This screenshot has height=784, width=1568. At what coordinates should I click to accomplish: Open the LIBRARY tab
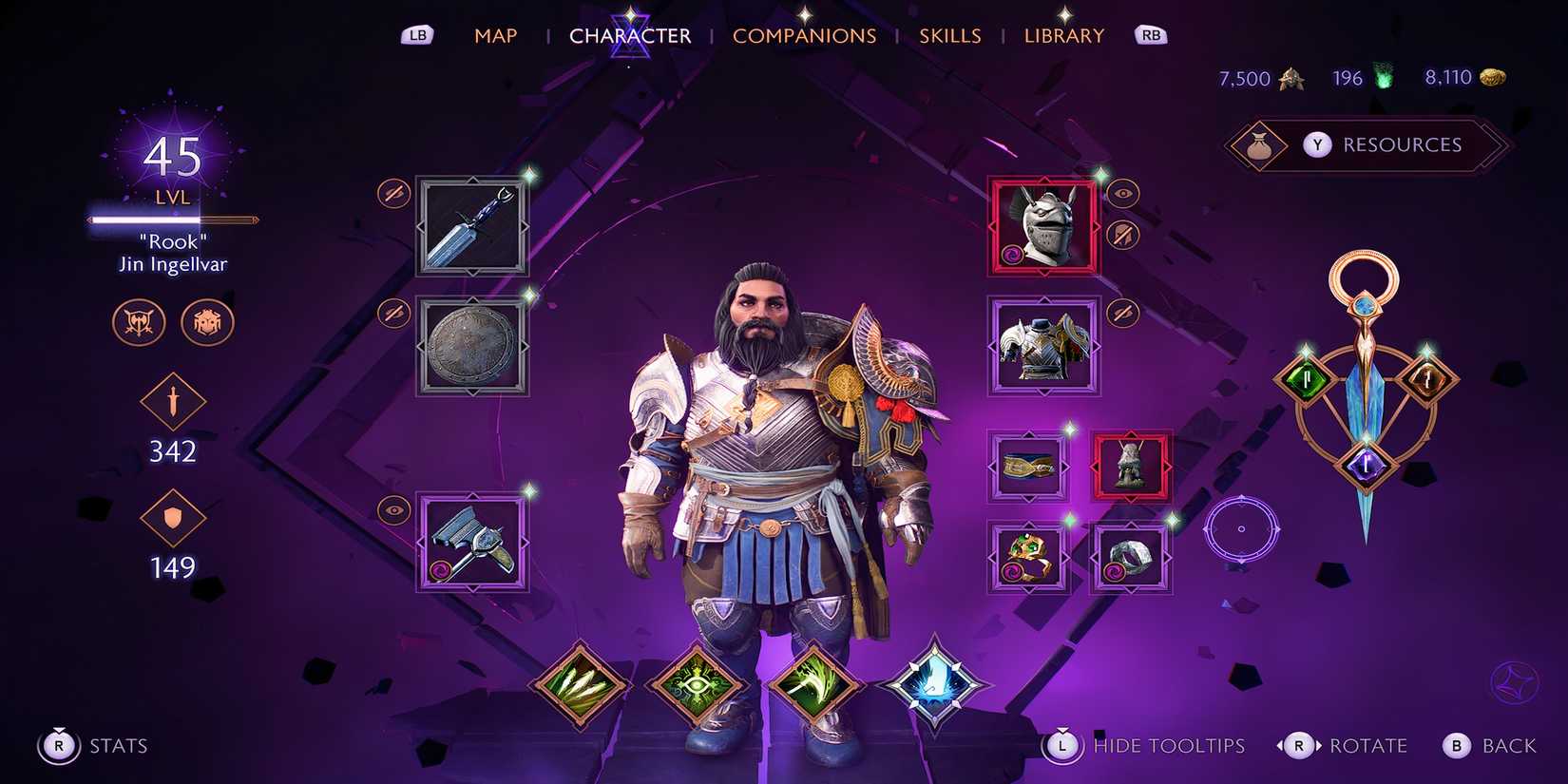tap(1063, 35)
